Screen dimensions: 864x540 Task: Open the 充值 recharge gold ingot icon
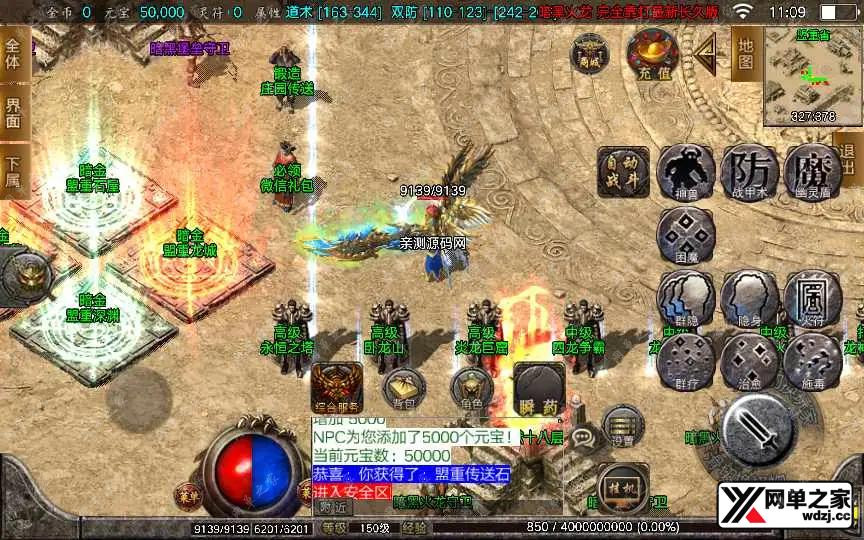(x=652, y=53)
